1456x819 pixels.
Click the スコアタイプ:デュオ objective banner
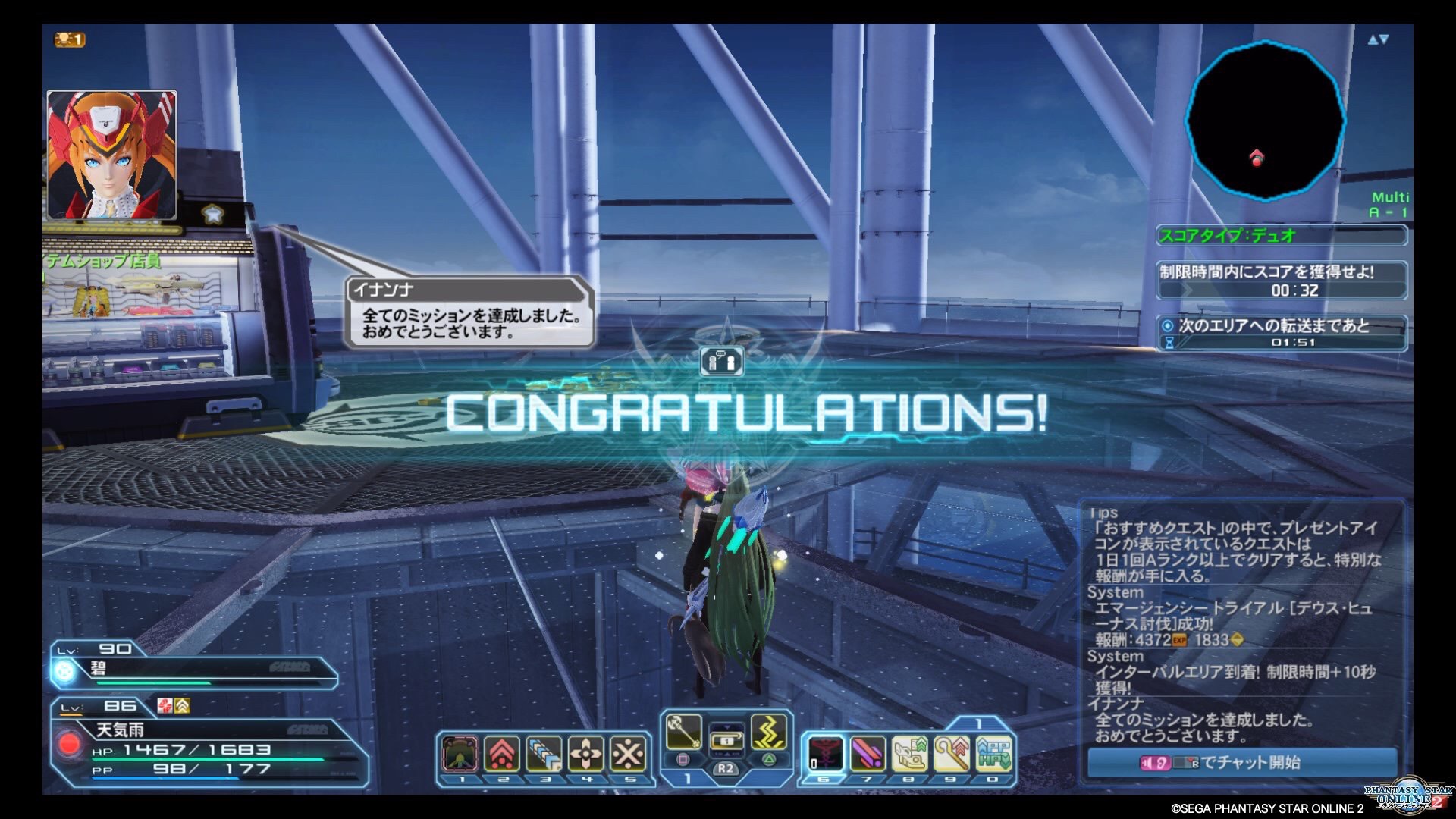tap(1282, 236)
